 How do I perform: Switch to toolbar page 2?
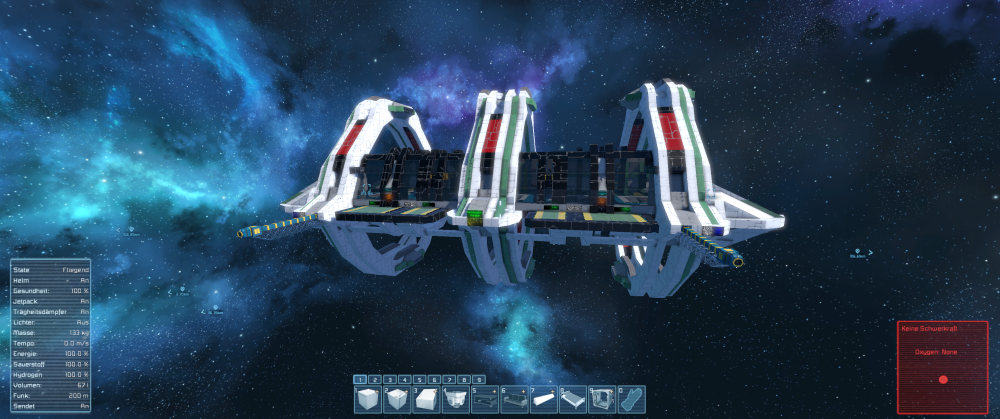click(x=376, y=380)
